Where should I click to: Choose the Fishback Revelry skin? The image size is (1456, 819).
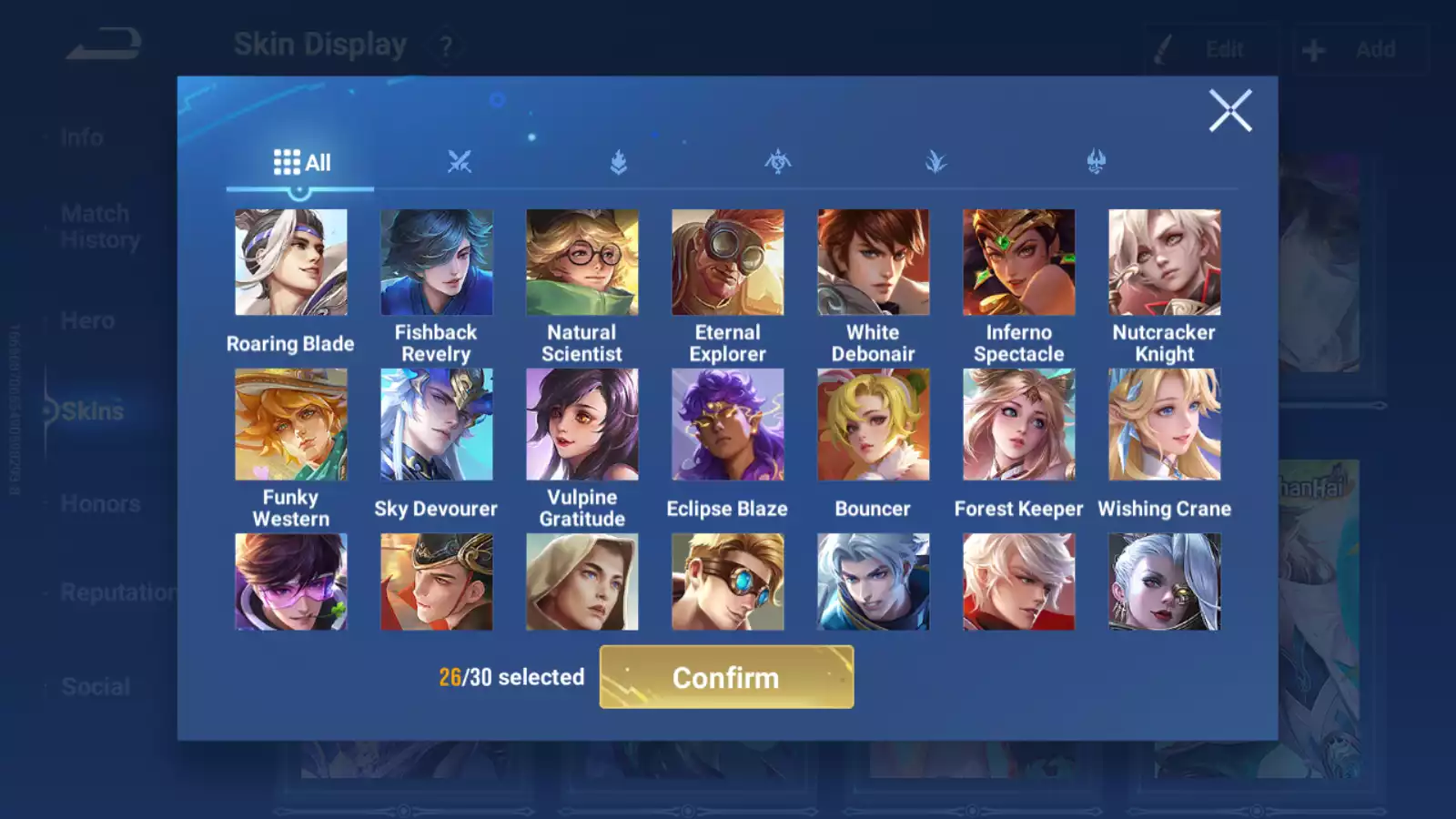point(436,262)
